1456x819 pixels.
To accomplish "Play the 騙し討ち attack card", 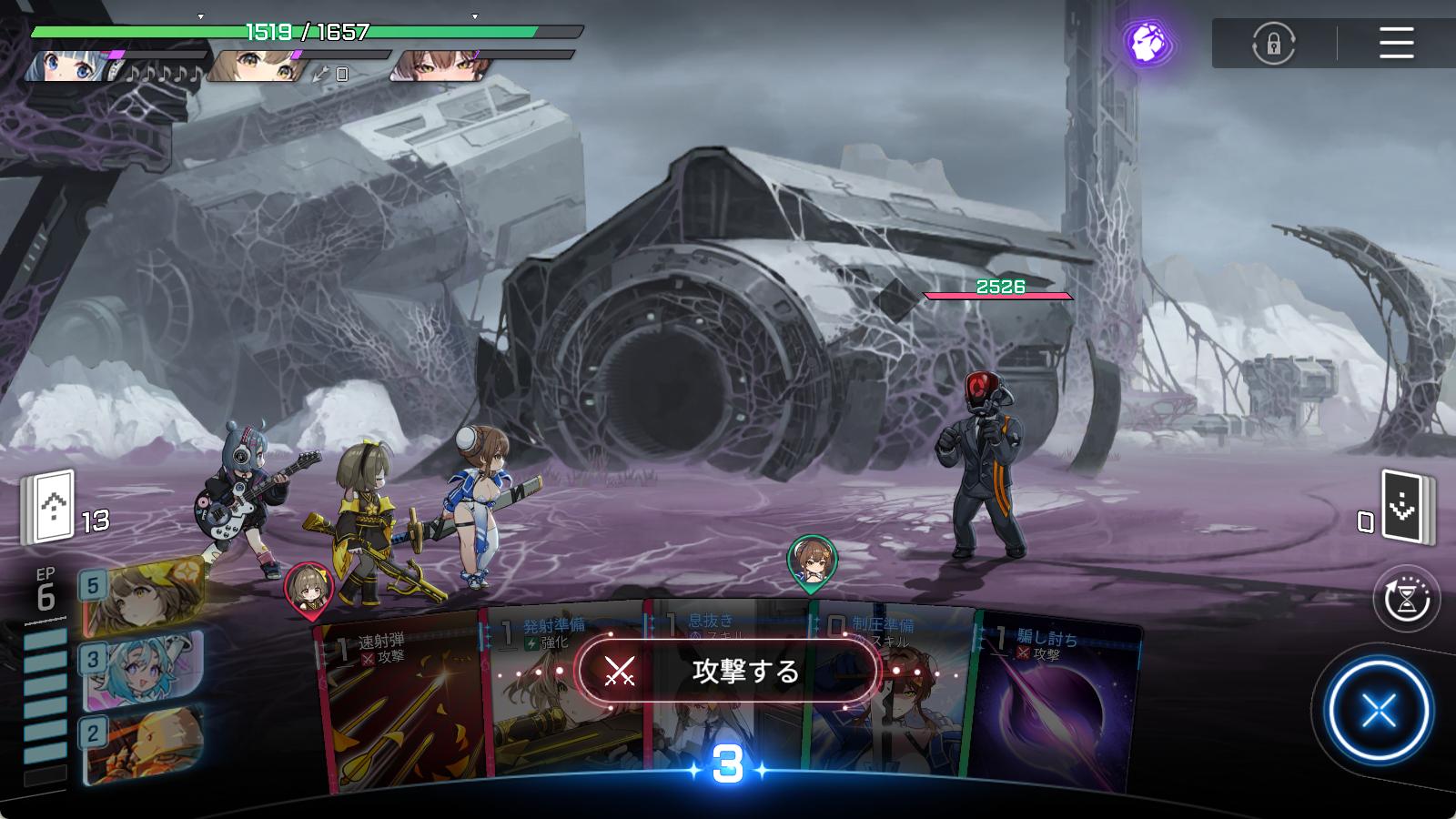I will (1056, 710).
